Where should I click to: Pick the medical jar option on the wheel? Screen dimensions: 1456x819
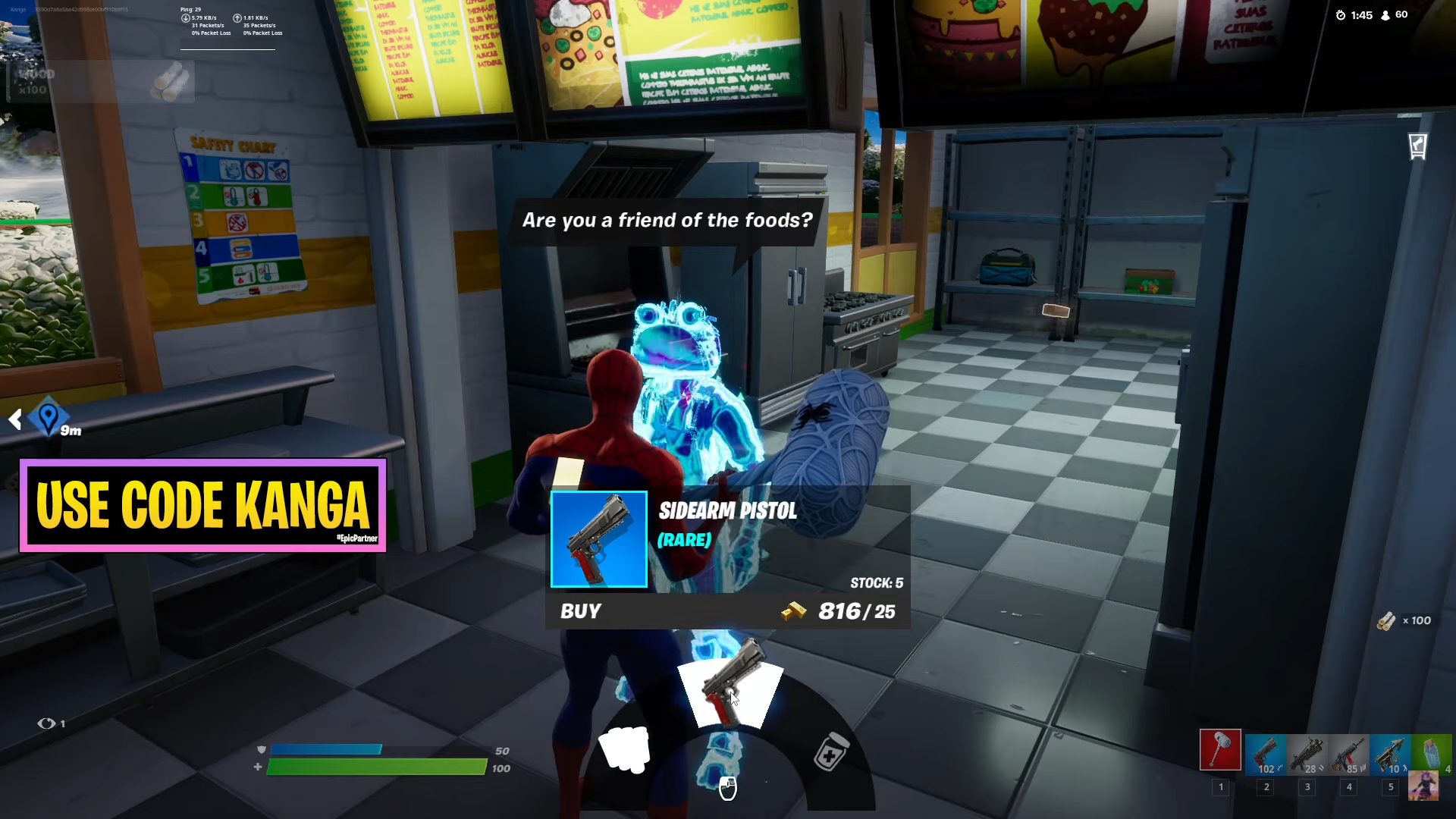[x=830, y=752]
